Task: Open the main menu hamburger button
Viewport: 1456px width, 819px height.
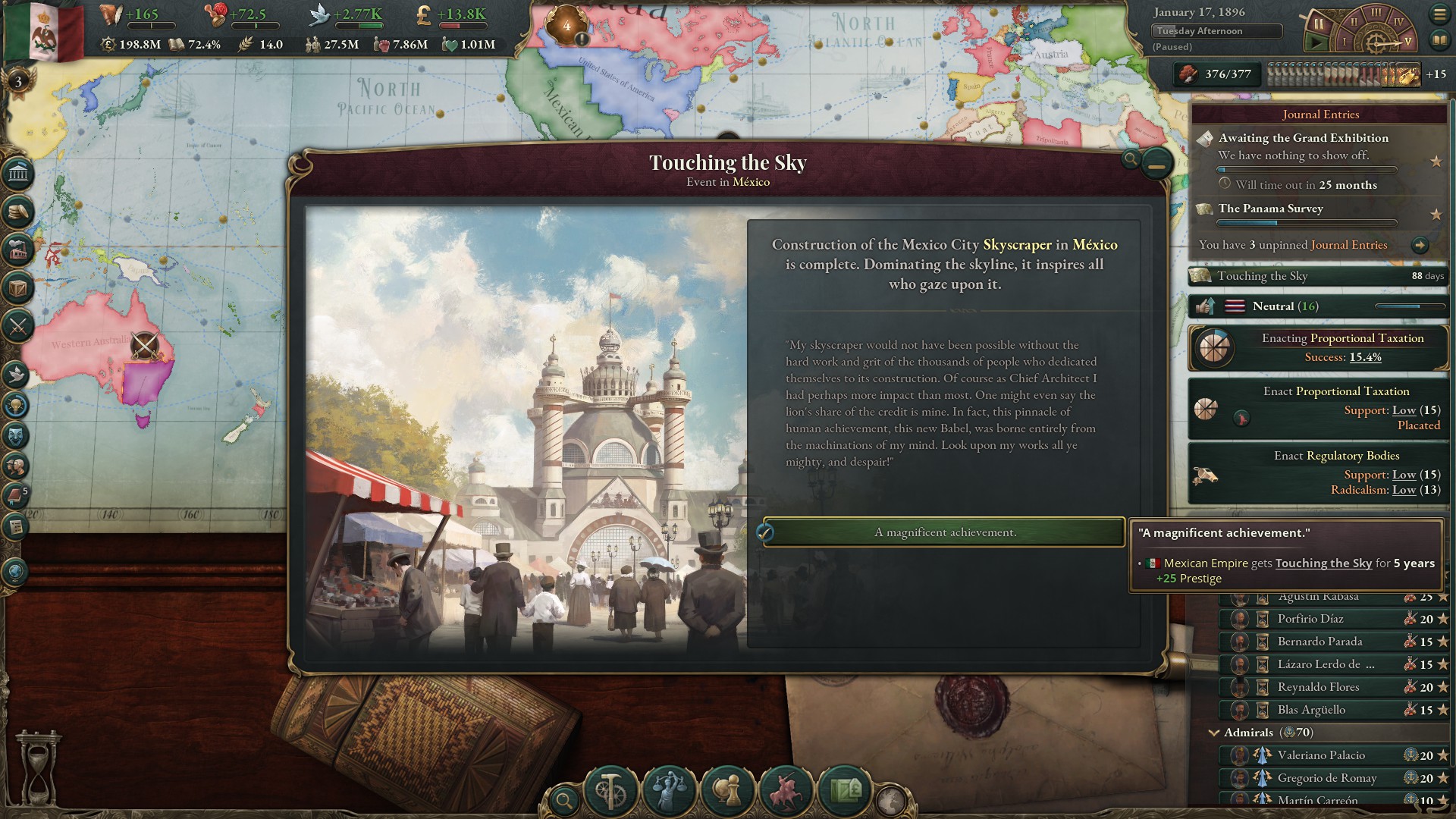Action: 1439,14
